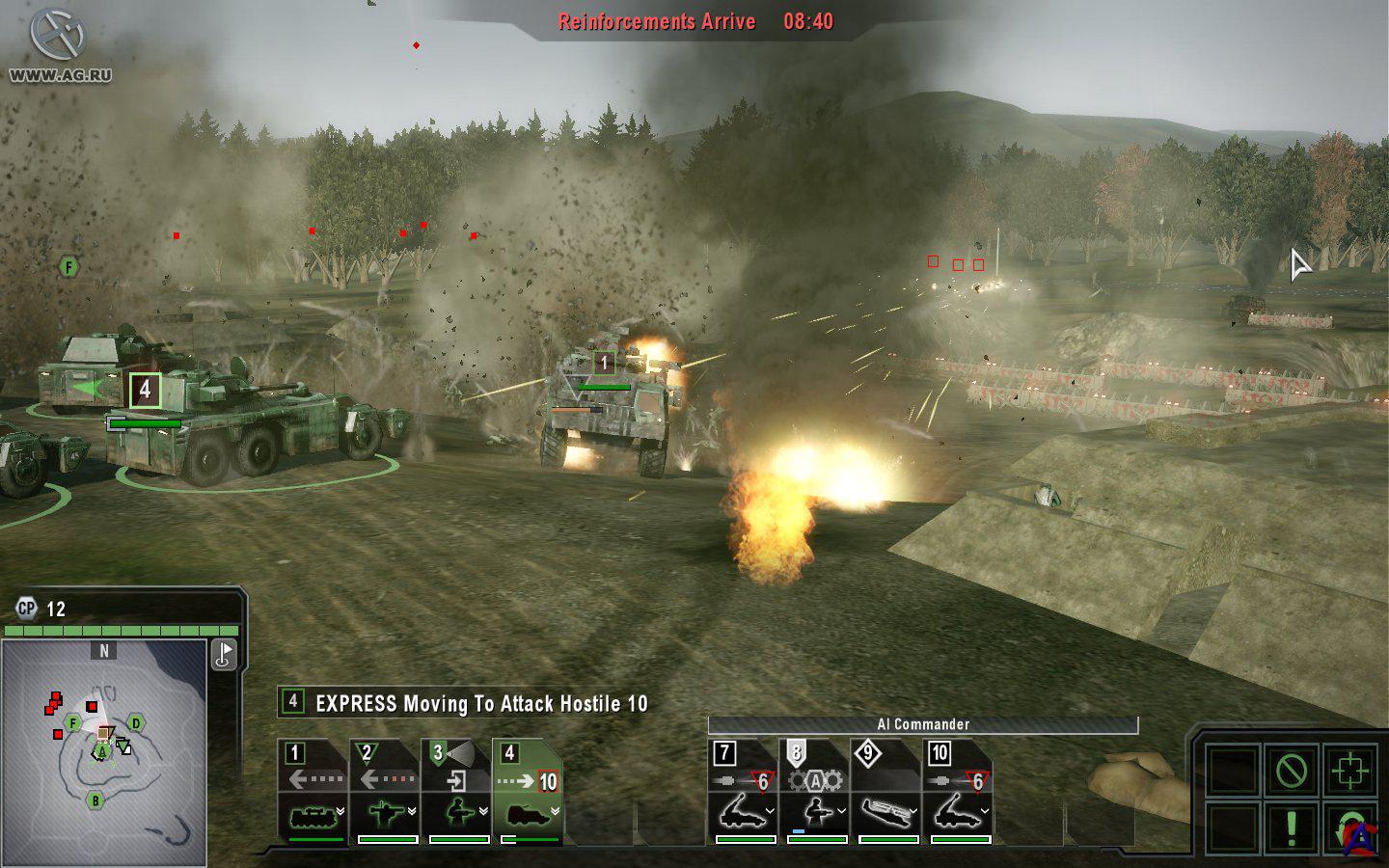Activate the crosshair targeting command

(1348, 770)
